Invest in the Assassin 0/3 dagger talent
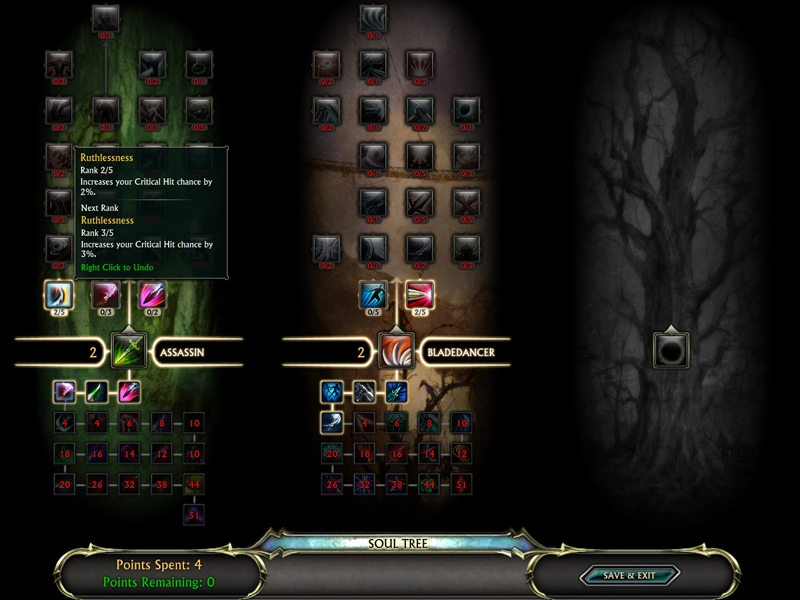 coord(106,294)
